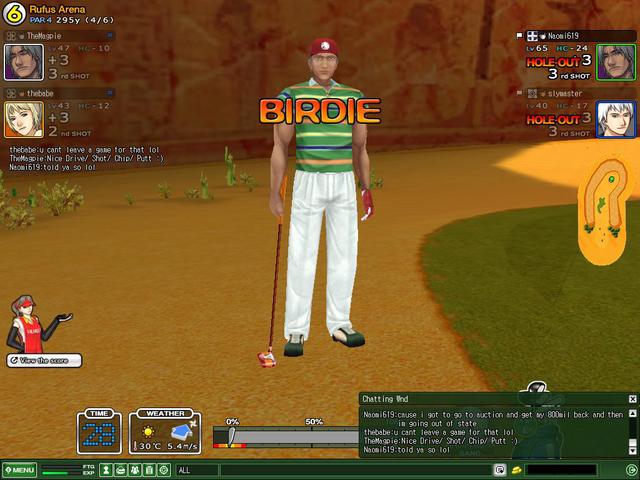Open the MENU button
The height and width of the screenshot is (480, 640).
click(20, 470)
